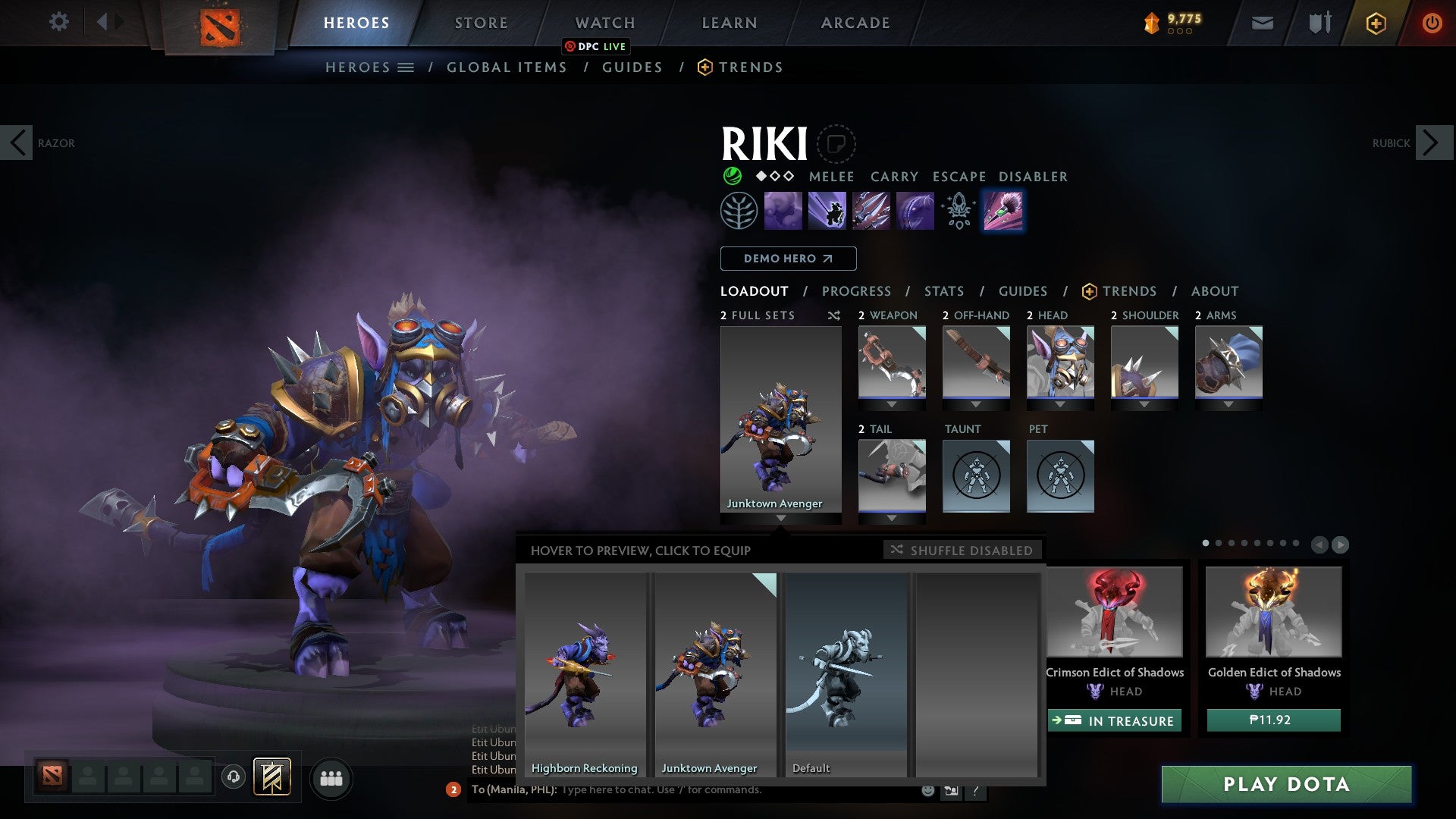
Task: Open the settings gear
Action: point(58,22)
